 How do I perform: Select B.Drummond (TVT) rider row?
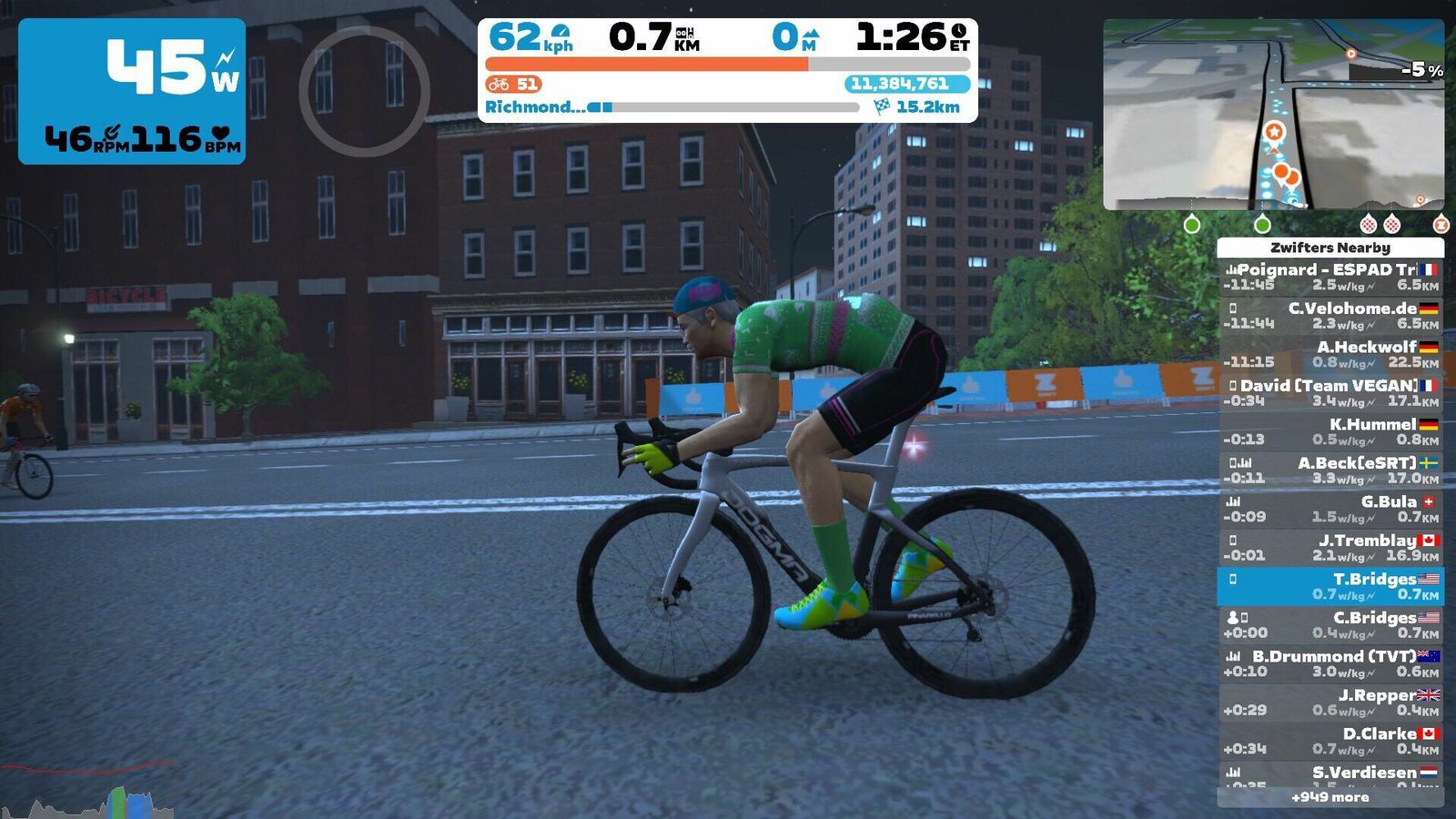click(1330, 663)
